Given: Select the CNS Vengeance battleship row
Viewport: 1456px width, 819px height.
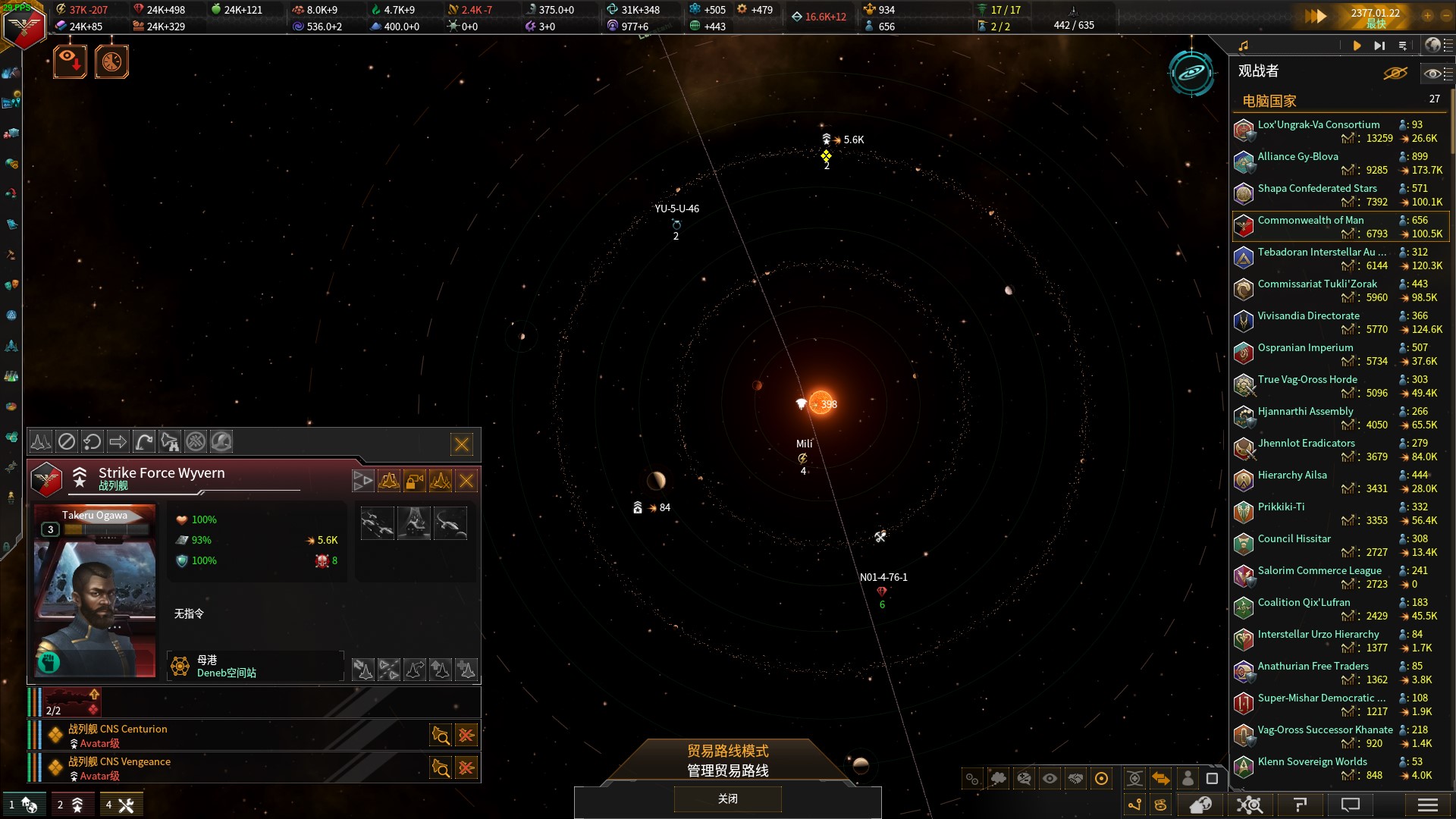Looking at the screenshot, I should click(227, 768).
